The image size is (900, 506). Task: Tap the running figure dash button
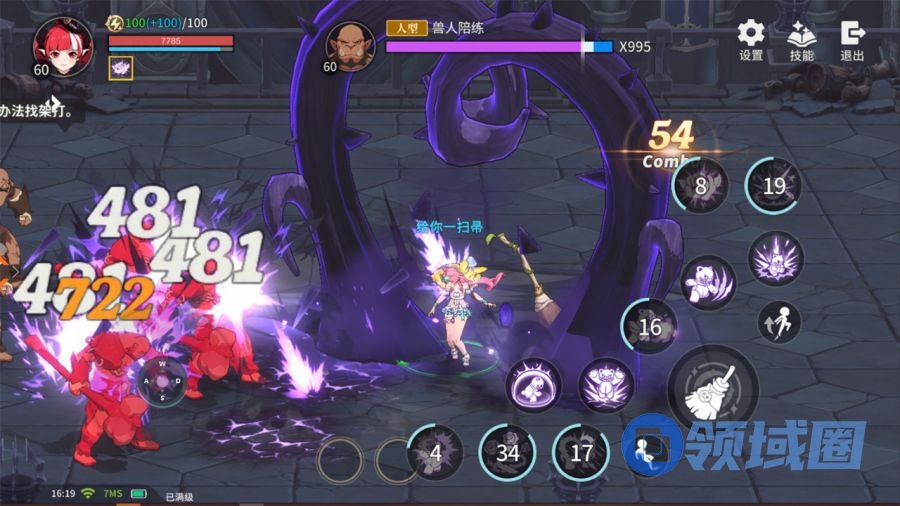point(647,452)
